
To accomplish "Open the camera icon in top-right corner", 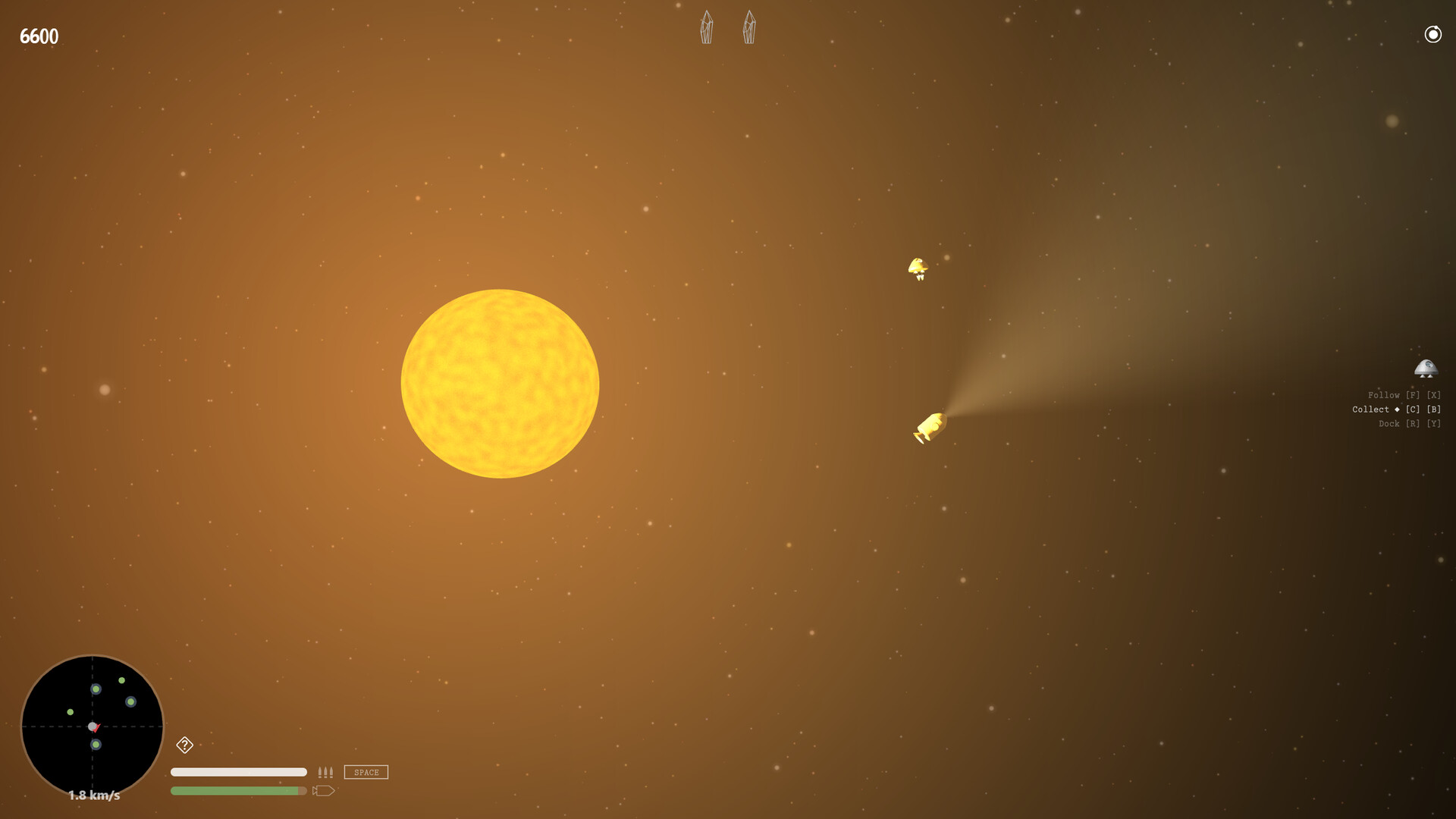I will click(x=1432, y=34).
